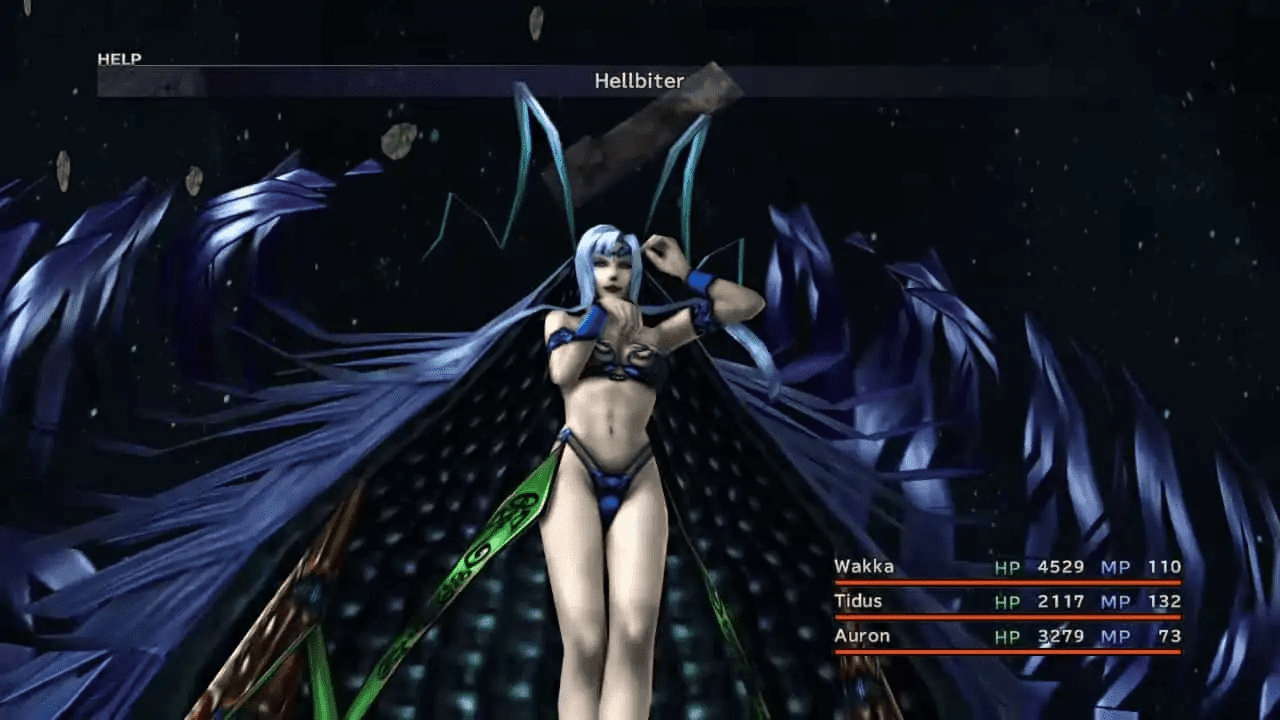The width and height of the screenshot is (1280, 720).
Task: Select Auron's status row
Action: coord(862,636)
